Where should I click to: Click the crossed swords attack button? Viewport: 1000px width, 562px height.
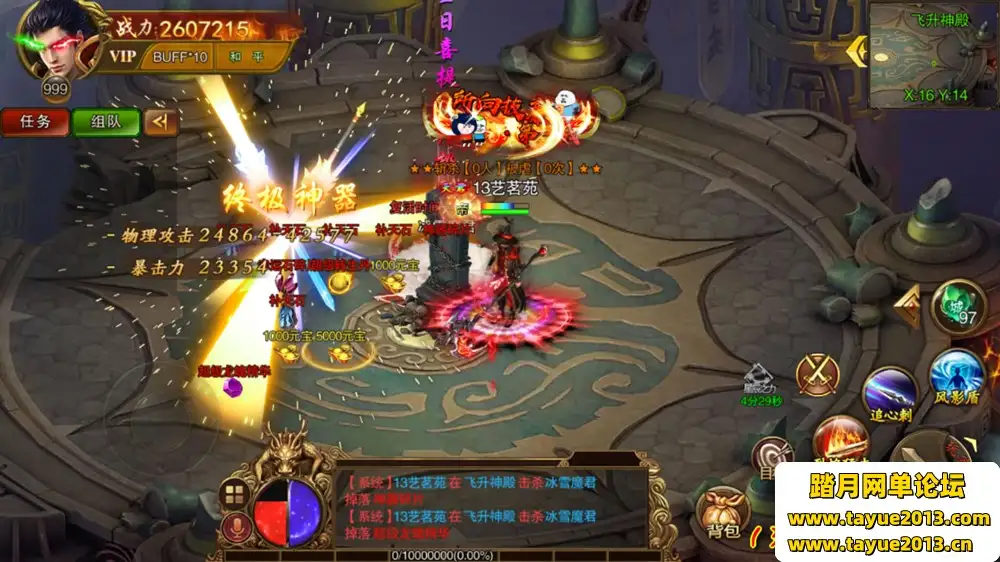point(818,373)
